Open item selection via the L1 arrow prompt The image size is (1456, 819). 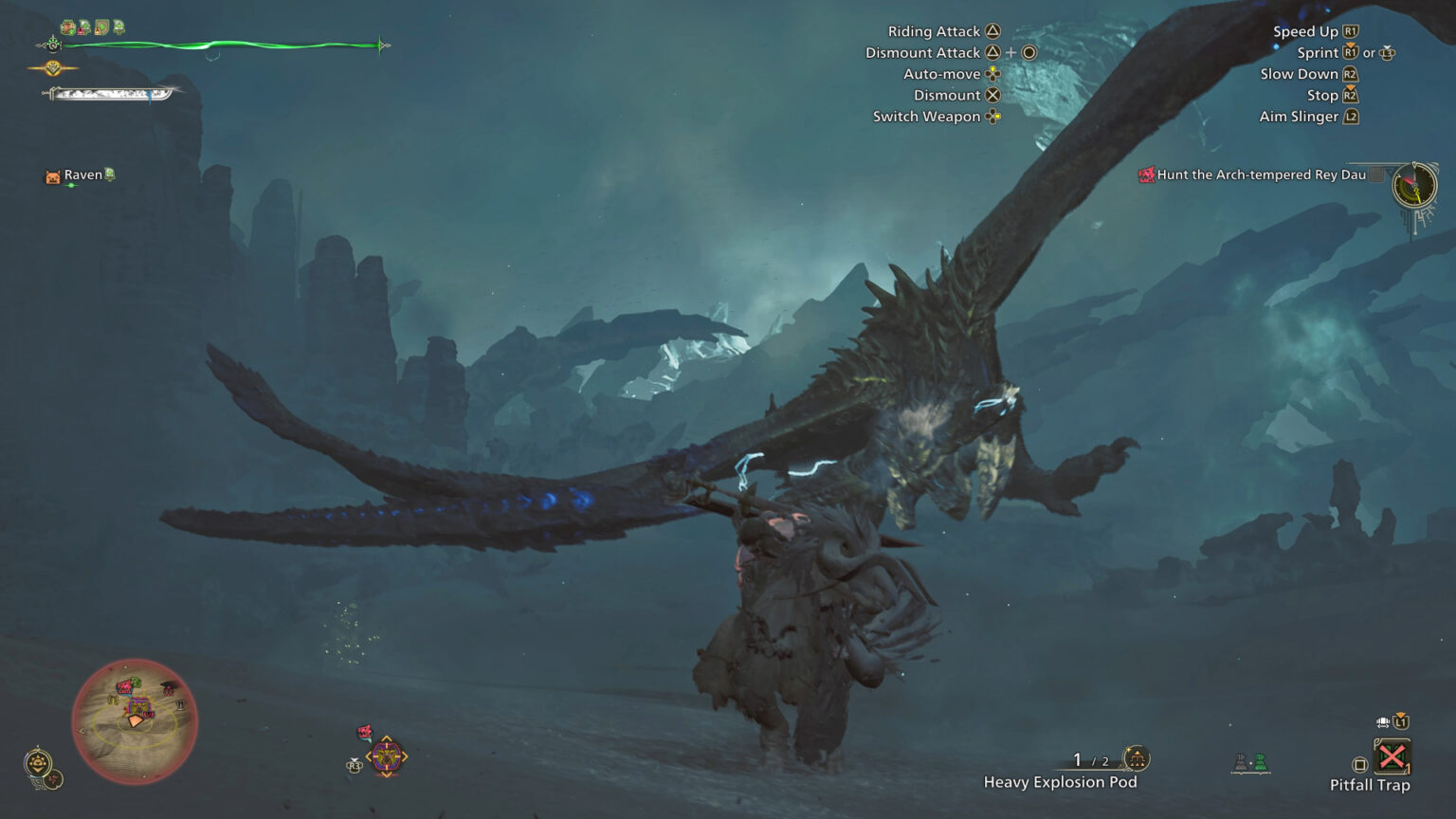coord(1401,719)
